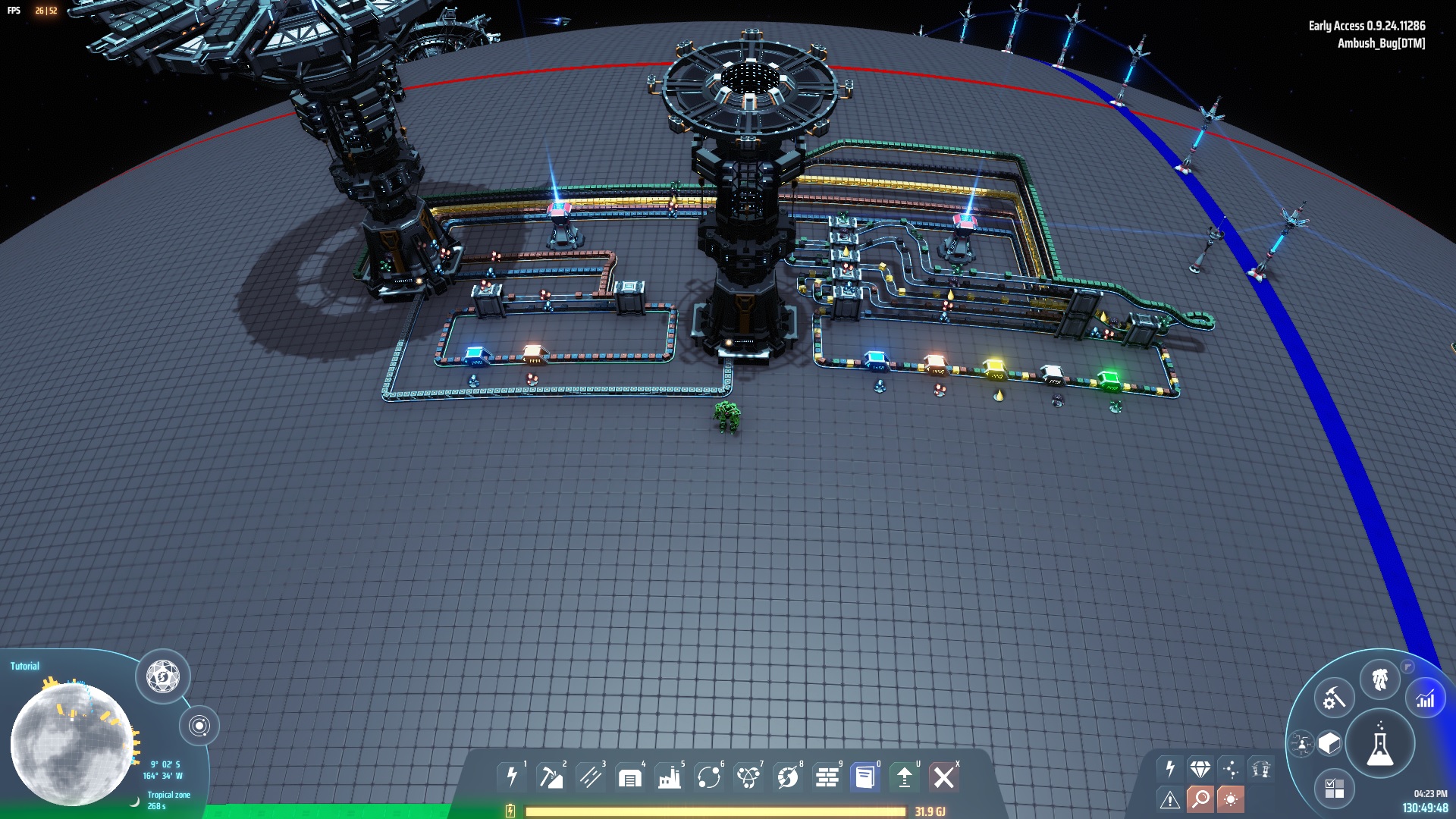The height and width of the screenshot is (819, 1456).
Task: Click the planet globe minimap
Action: click(x=72, y=743)
